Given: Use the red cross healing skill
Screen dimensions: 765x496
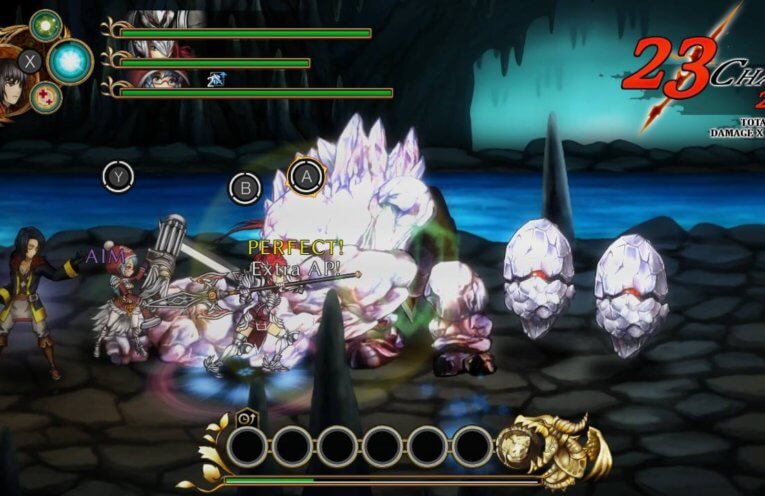Looking at the screenshot, I should click(x=46, y=97).
